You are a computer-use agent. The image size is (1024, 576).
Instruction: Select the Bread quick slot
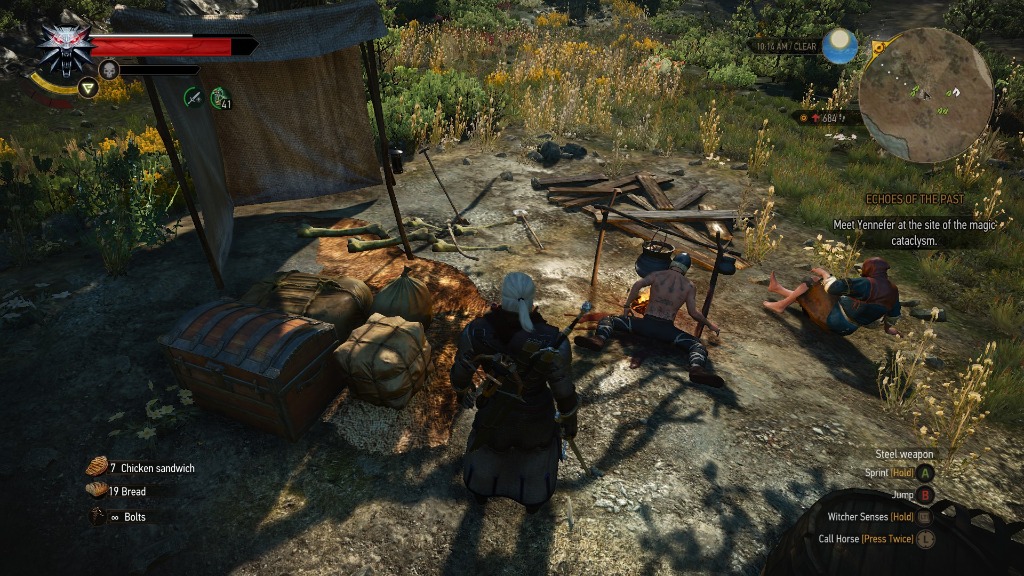click(x=97, y=489)
